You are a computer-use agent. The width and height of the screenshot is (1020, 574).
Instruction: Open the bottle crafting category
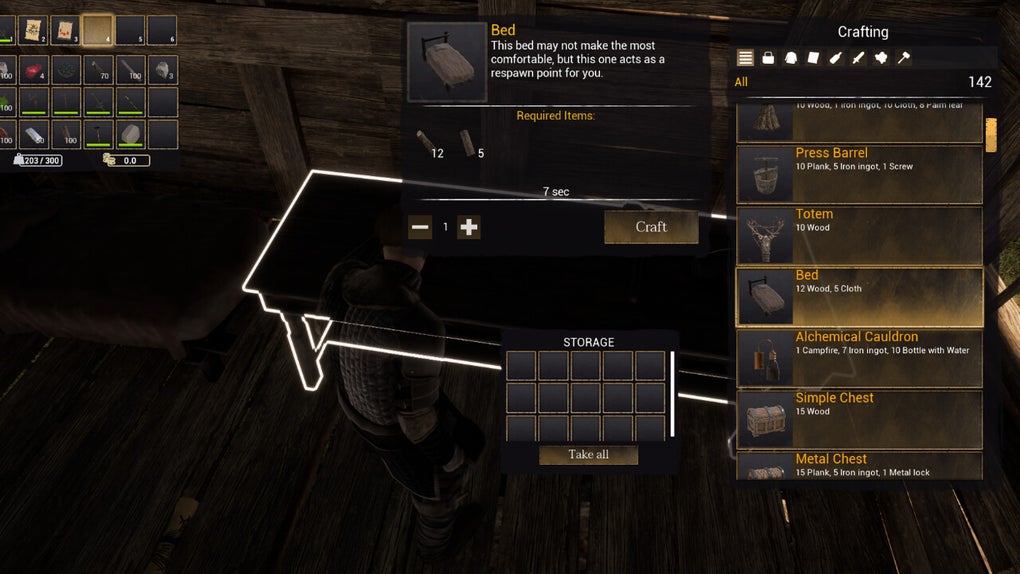[835, 58]
